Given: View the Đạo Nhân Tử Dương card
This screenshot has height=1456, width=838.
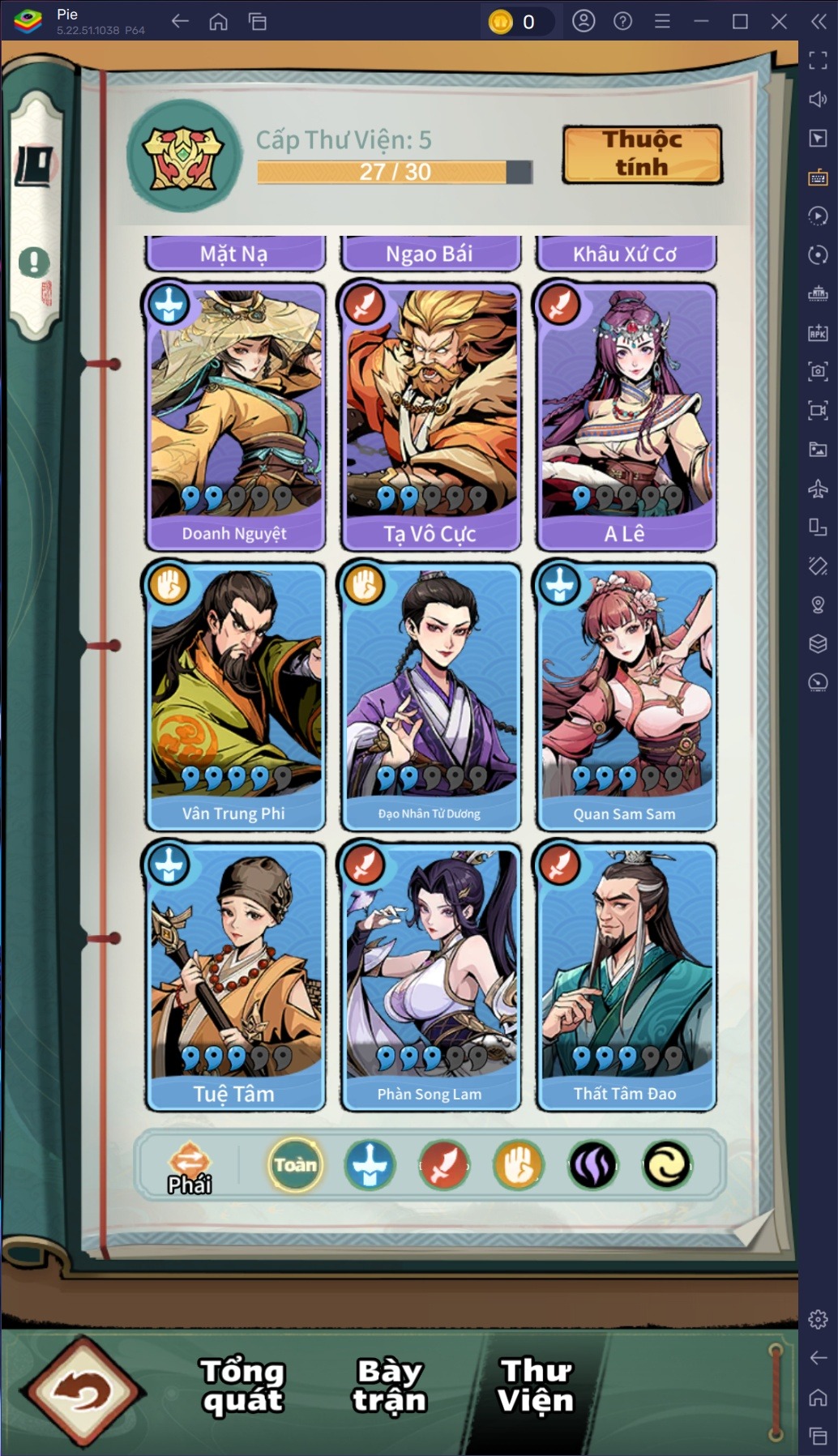Looking at the screenshot, I should [x=430, y=696].
